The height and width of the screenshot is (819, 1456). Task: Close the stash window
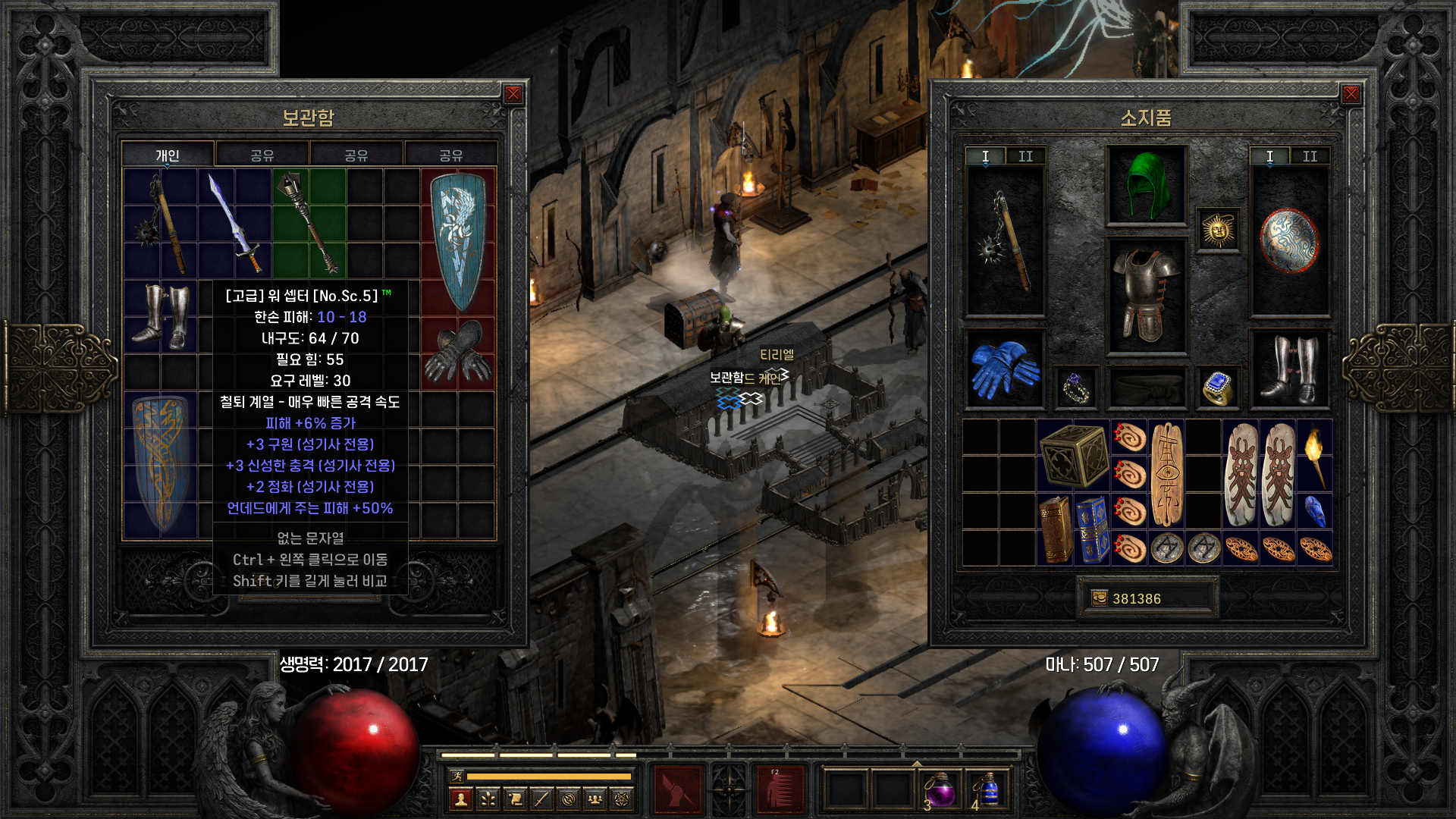point(513,94)
